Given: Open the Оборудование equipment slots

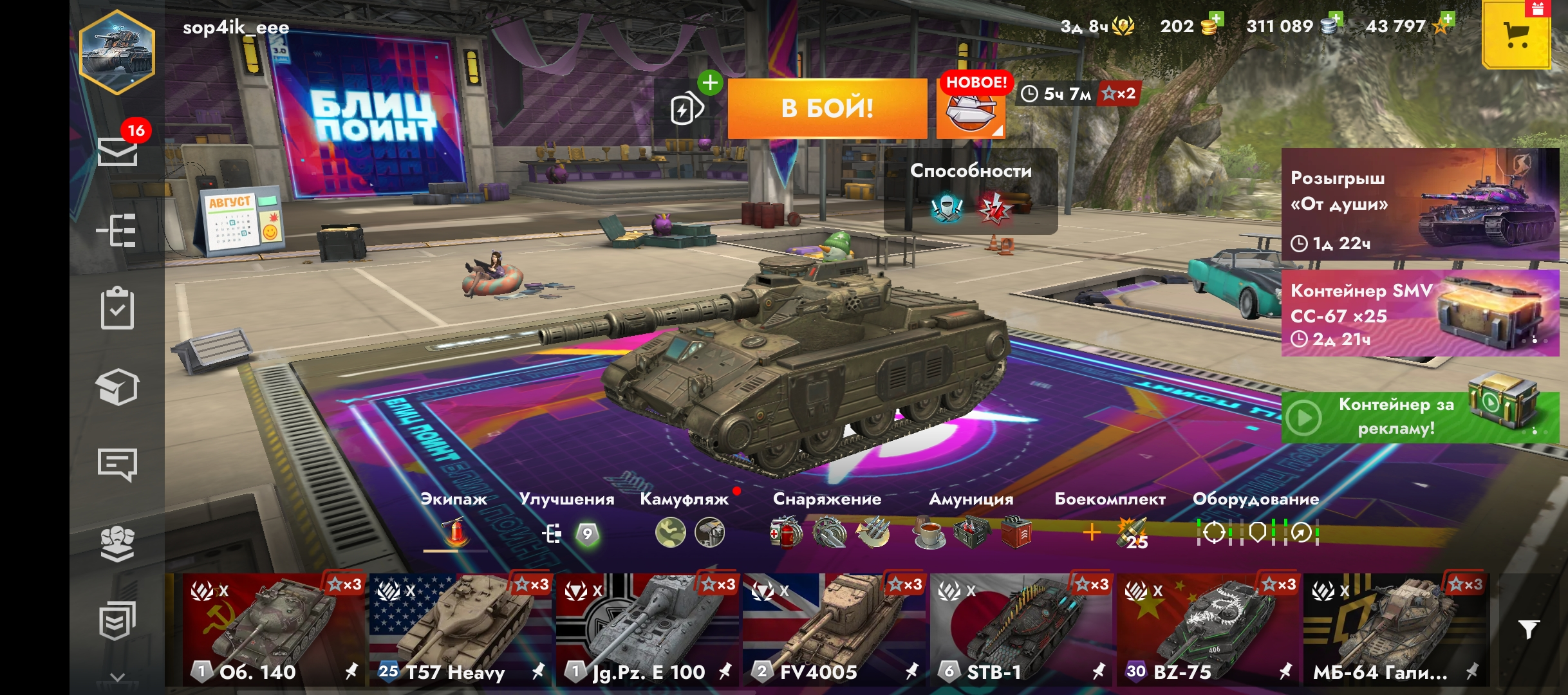Looking at the screenshot, I should pos(1256,521).
